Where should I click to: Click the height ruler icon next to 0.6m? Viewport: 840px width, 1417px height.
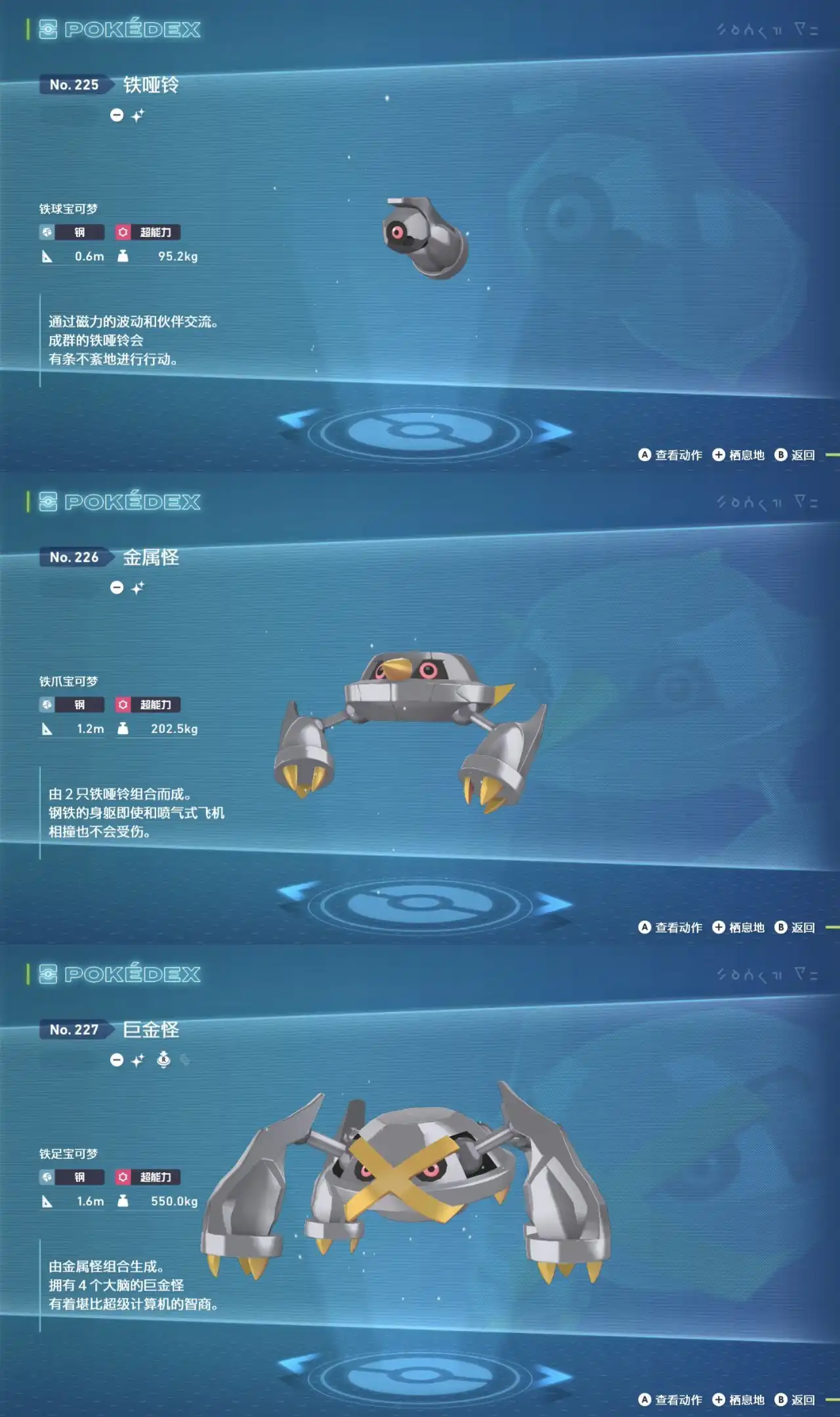click(46, 256)
